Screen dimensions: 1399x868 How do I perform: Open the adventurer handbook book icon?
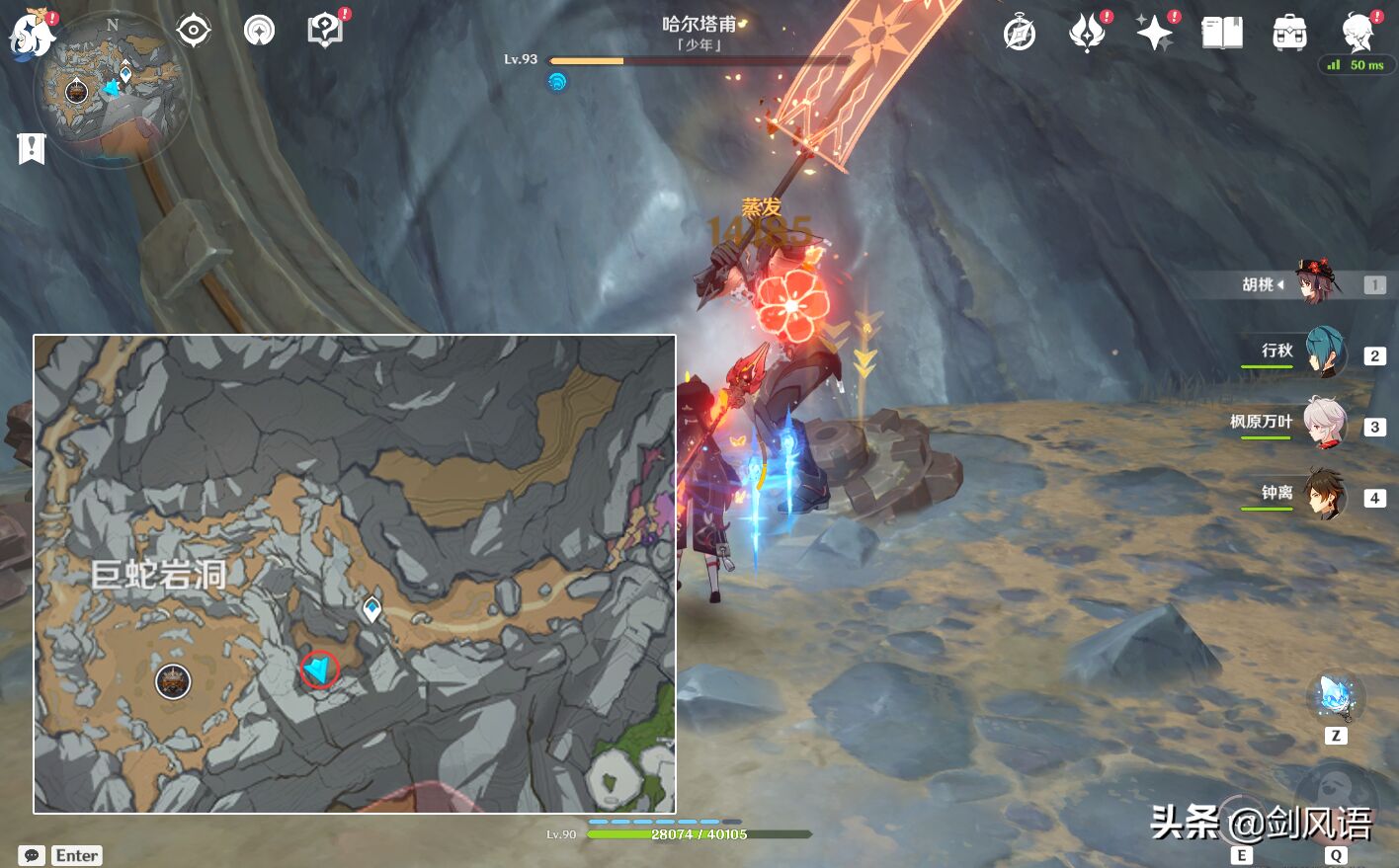tap(1221, 34)
